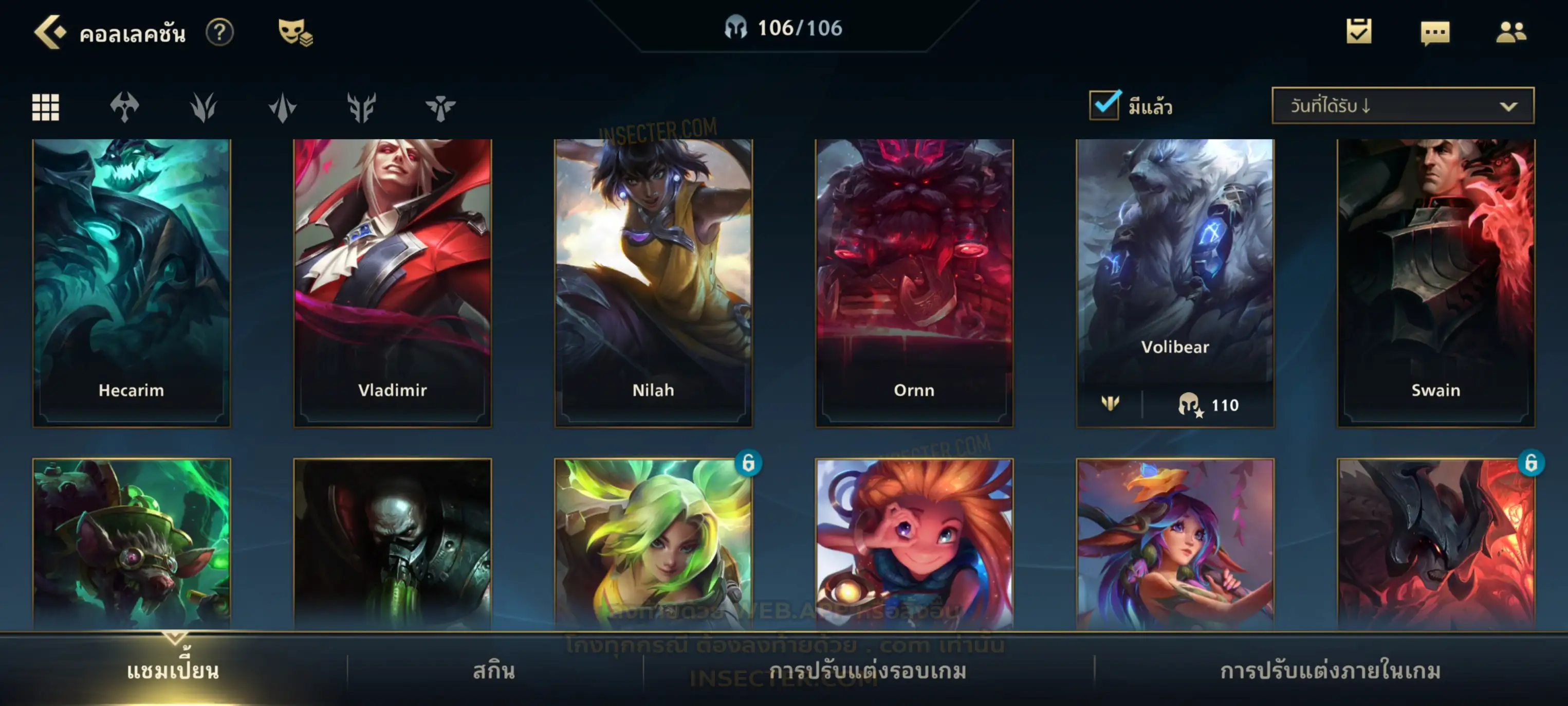Open the question mark help button
Viewport: 1568px width, 706px height.
pos(219,32)
